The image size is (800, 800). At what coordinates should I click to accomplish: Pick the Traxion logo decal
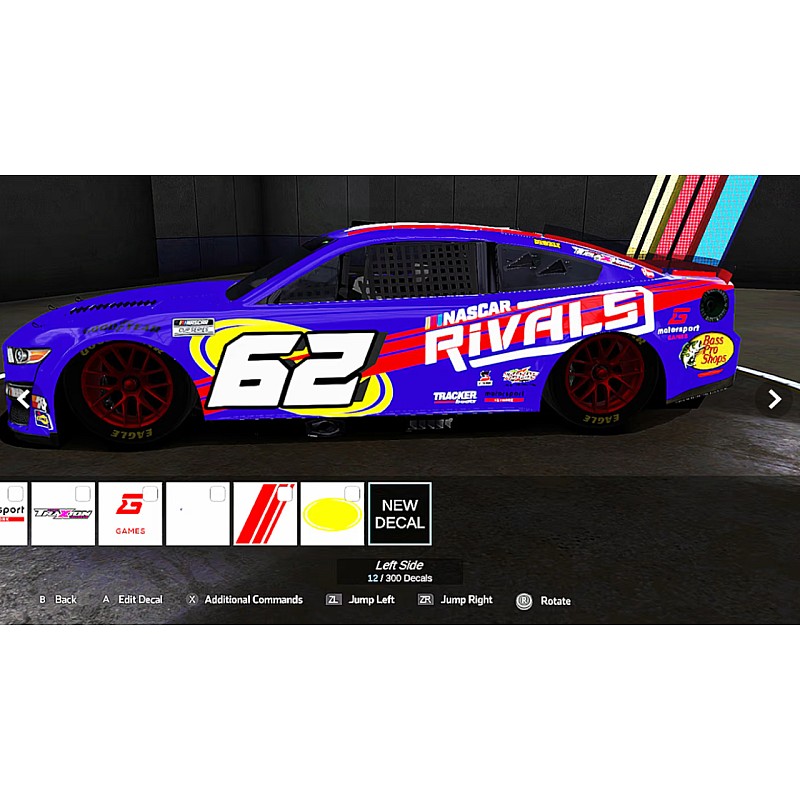(62, 516)
